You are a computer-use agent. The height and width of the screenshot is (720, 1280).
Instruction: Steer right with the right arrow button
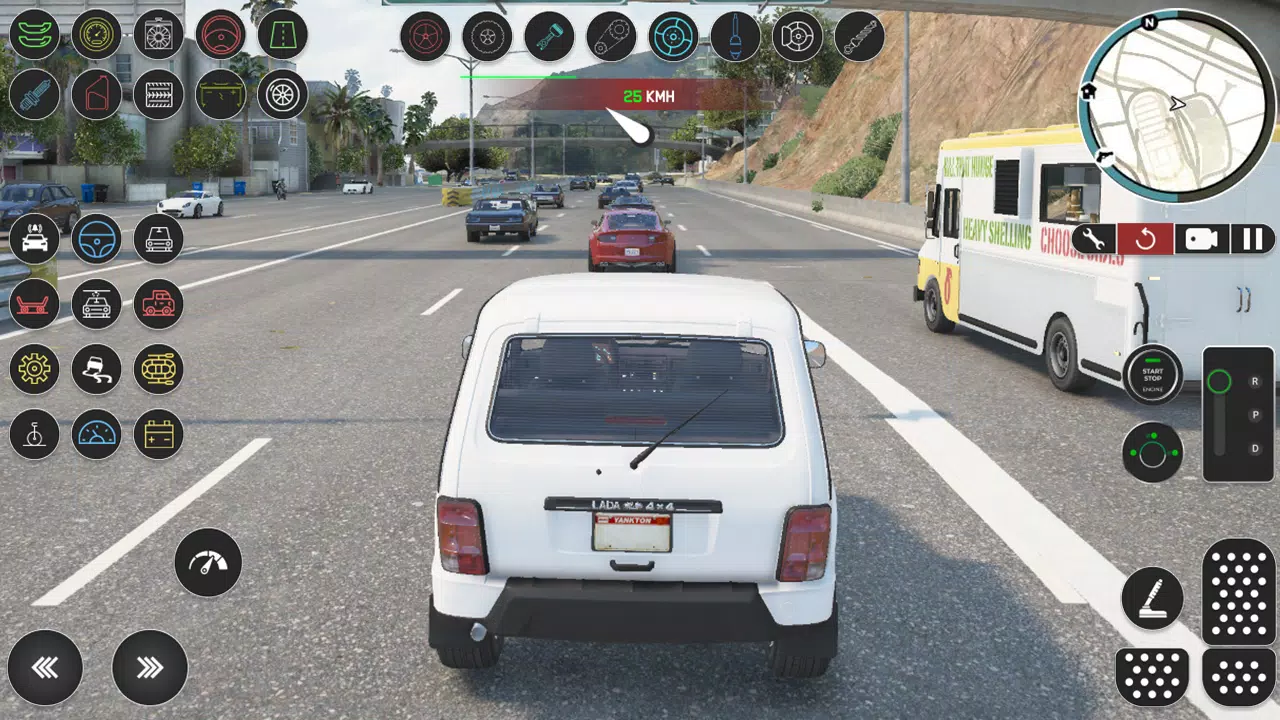(x=150, y=667)
